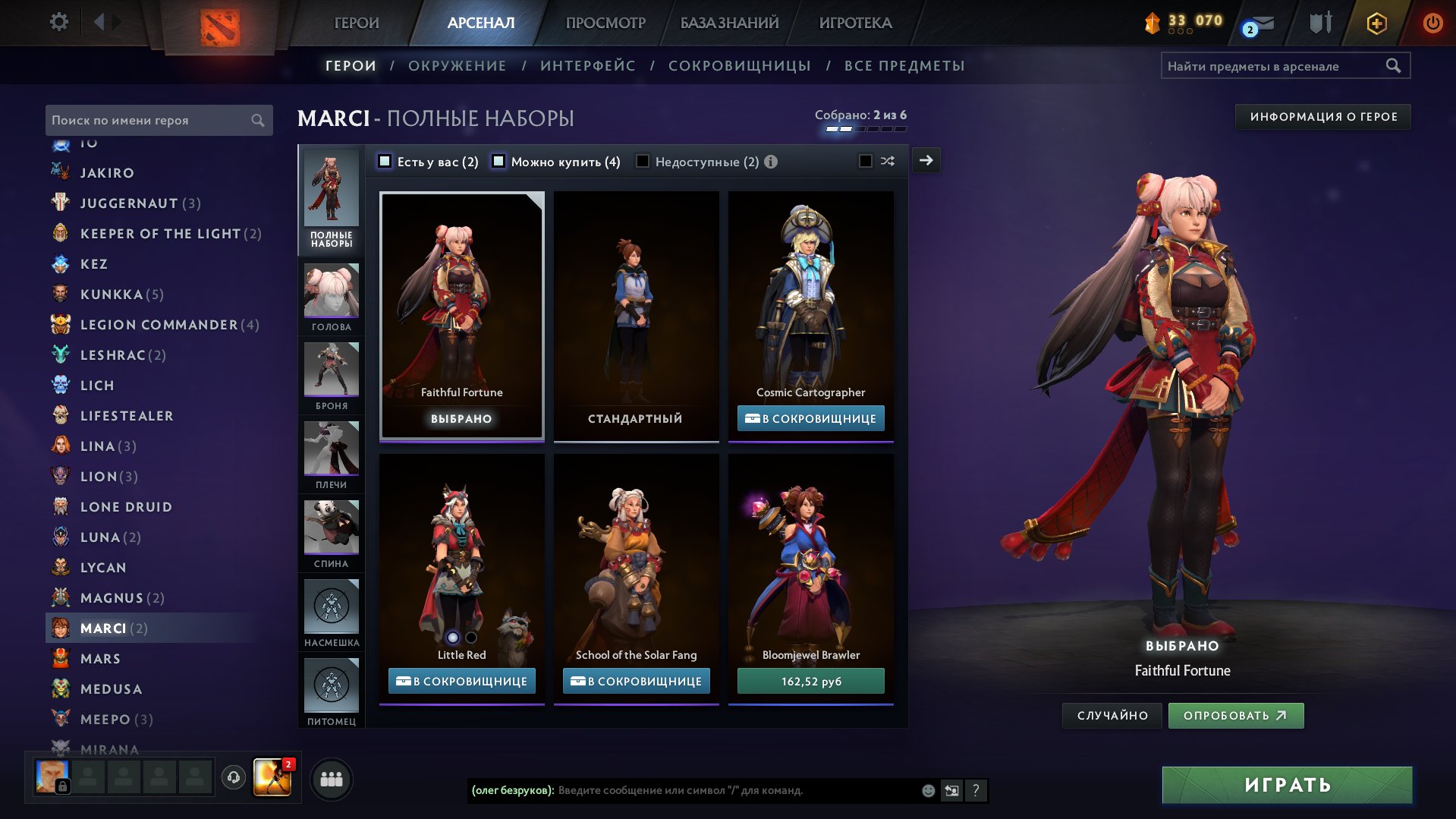Open ИНФОРМАЦИЯ О ГЕРОЕ
1456x819 pixels.
tap(1322, 117)
